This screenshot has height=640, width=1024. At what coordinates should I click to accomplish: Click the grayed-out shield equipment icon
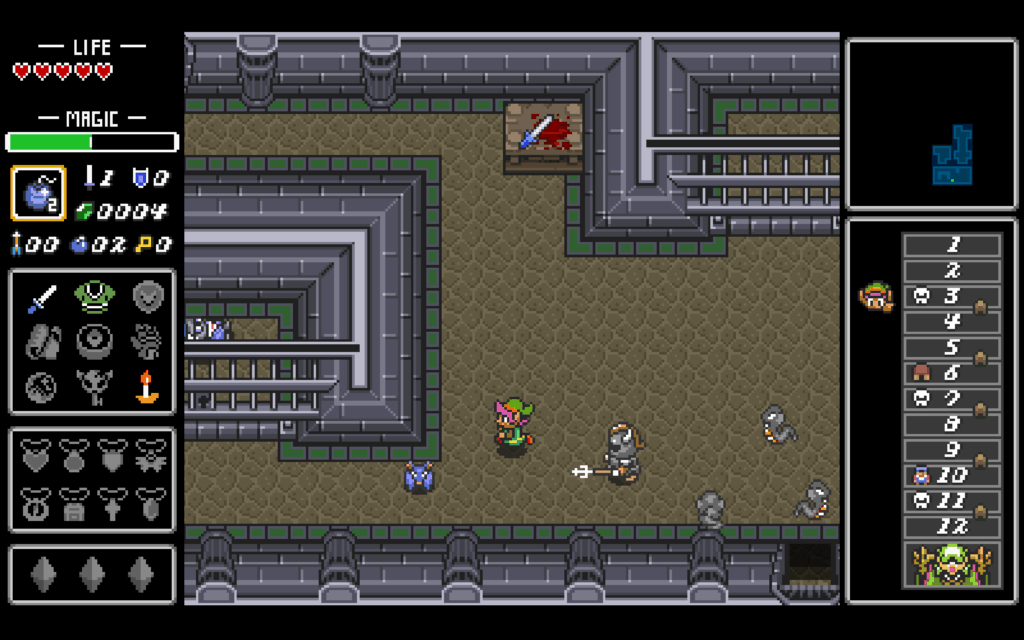148,296
